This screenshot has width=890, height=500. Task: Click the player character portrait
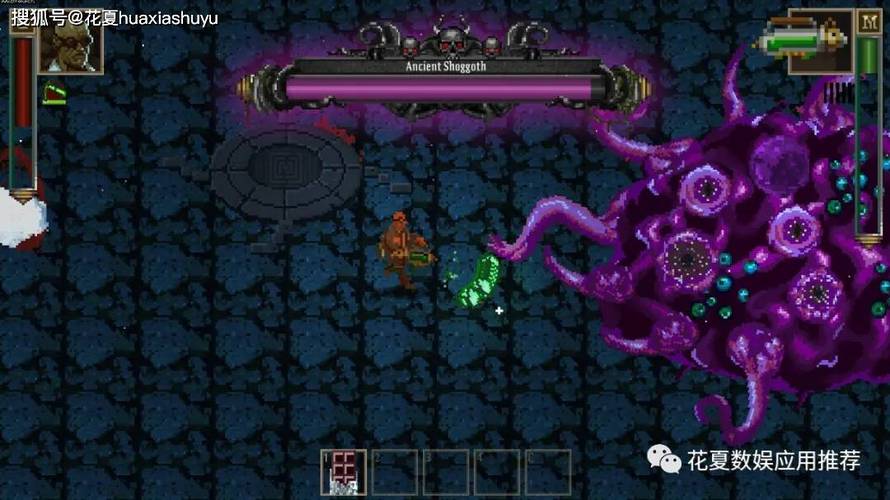[x=70, y=44]
